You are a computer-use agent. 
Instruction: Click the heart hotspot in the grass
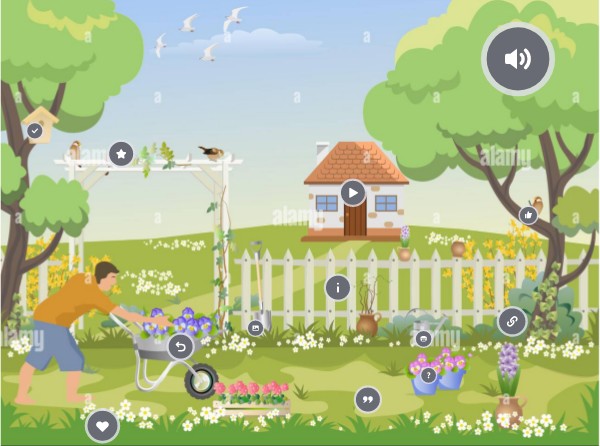pos(102,427)
